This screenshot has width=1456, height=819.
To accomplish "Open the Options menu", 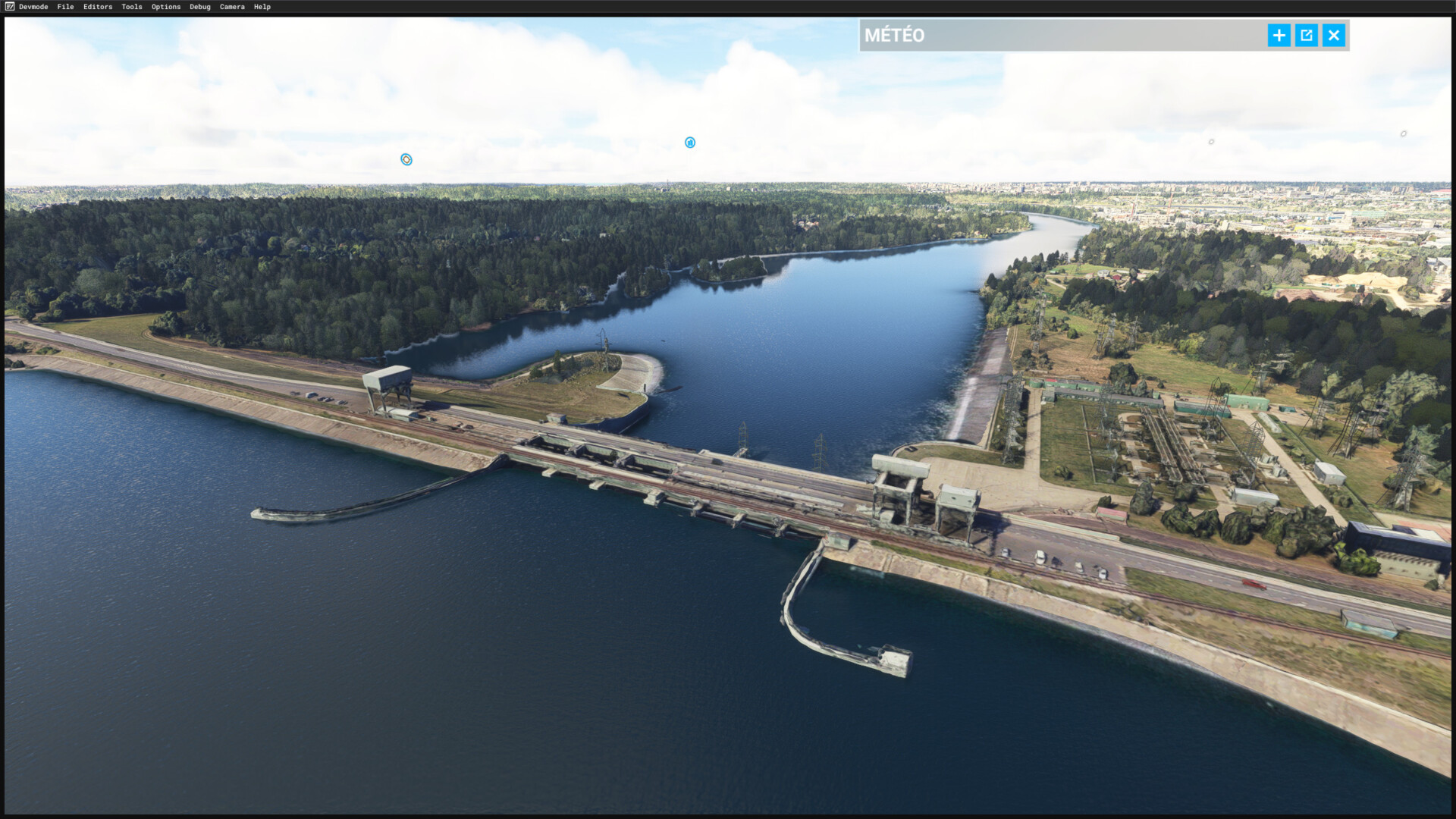I will (x=166, y=7).
